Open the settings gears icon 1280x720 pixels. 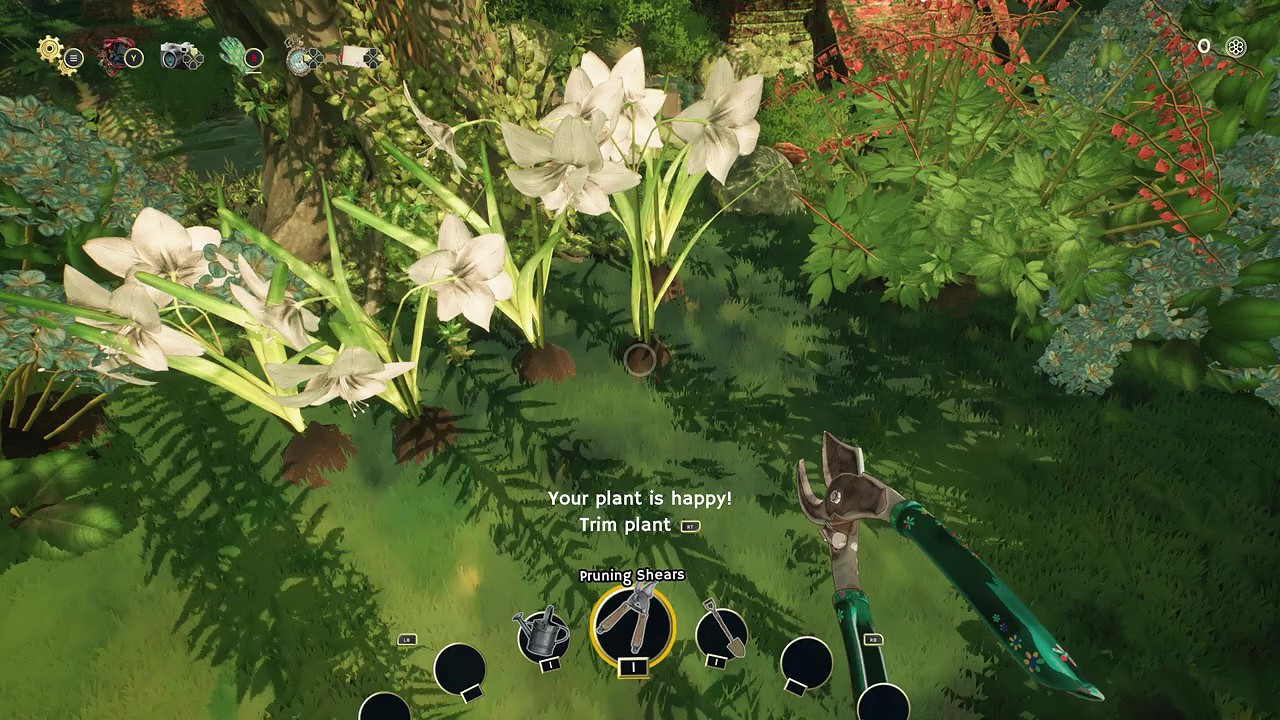[50, 50]
